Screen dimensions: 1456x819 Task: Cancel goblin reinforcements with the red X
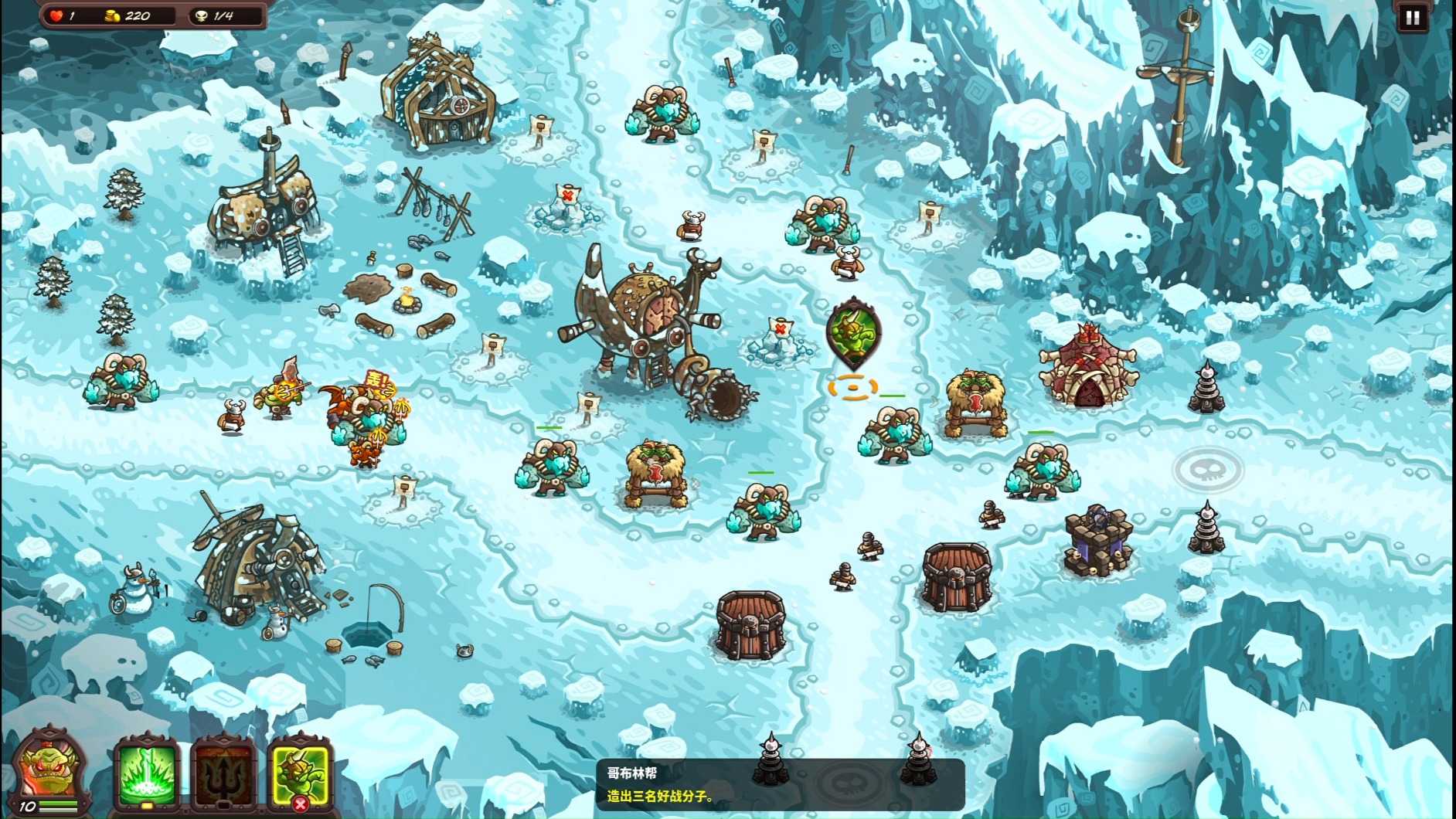pos(301,805)
